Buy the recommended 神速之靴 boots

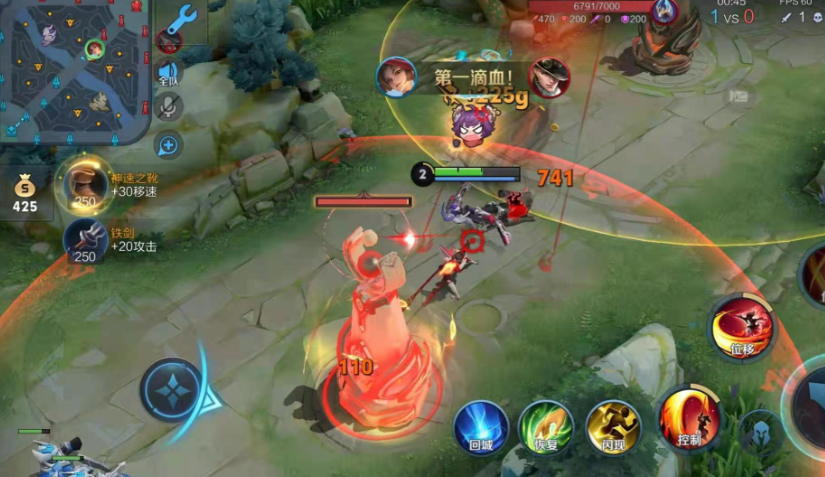tap(86, 187)
